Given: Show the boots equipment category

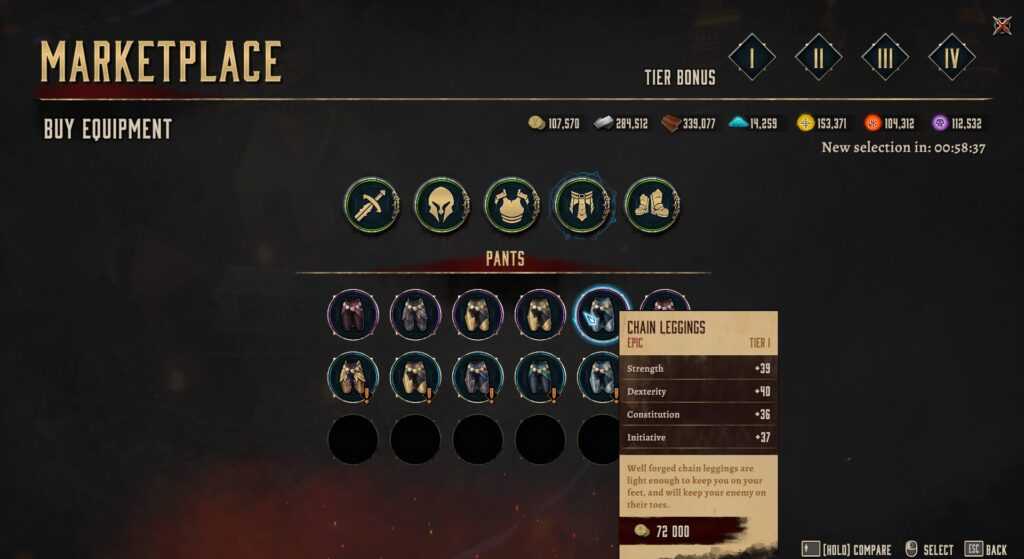Looking at the screenshot, I should (652, 205).
